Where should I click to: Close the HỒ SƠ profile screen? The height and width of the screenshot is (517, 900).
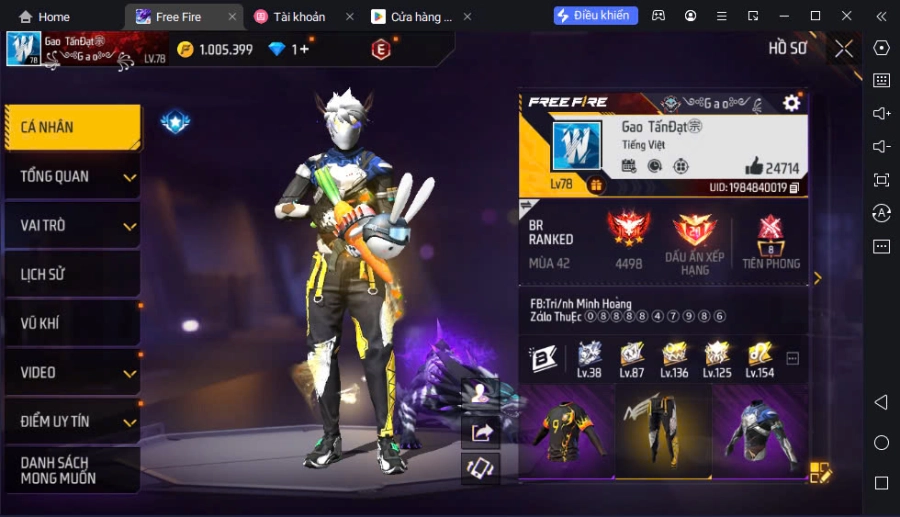coord(844,48)
